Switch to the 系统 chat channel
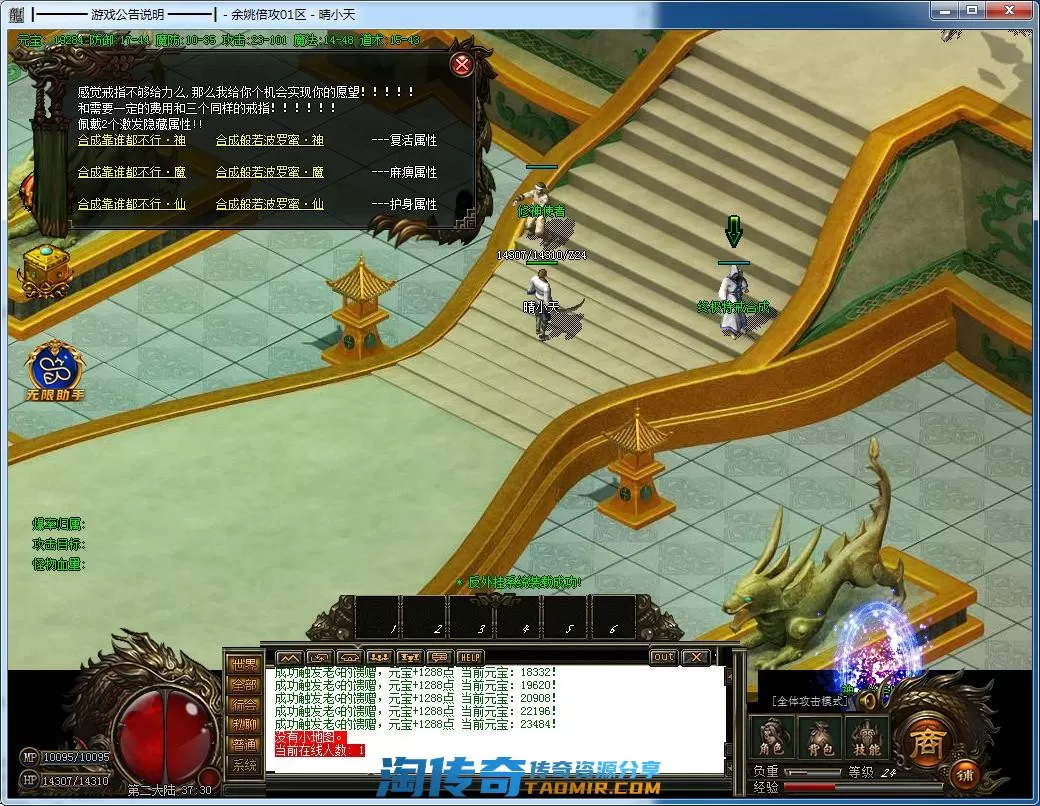 point(244,765)
